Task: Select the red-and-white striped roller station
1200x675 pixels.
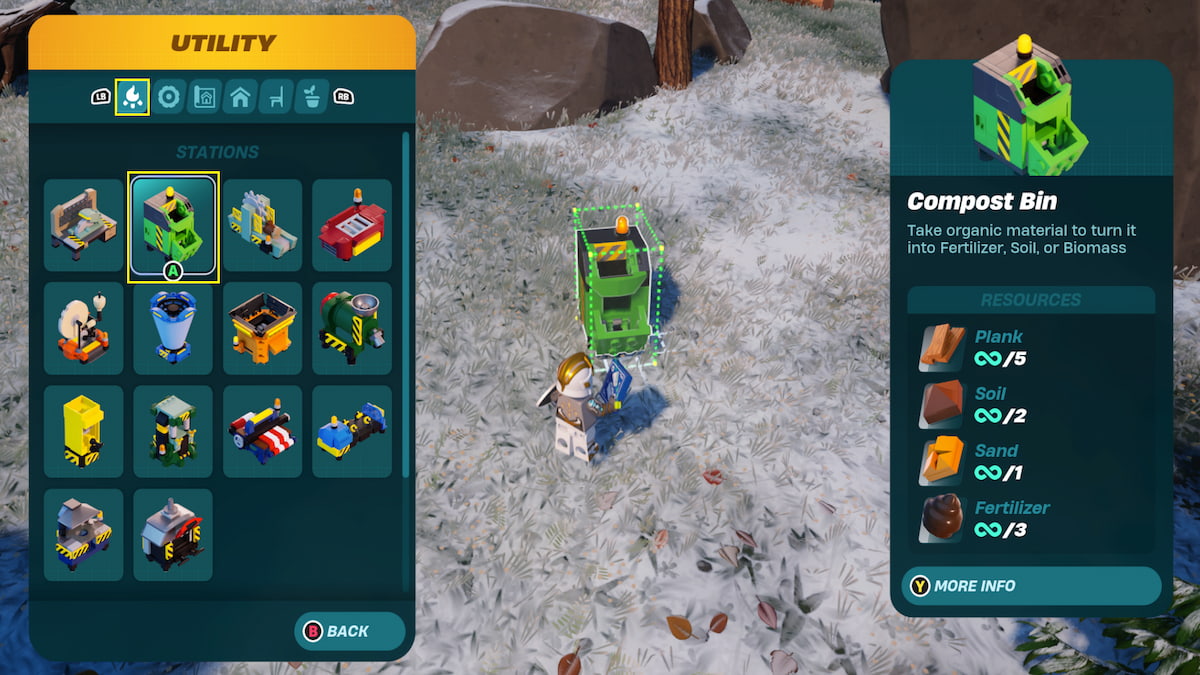Action: click(x=262, y=432)
